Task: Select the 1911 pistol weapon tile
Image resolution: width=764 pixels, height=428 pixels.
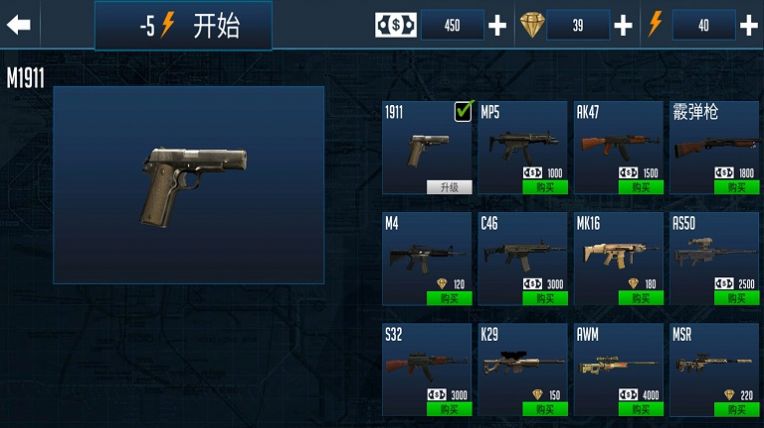Action: [427, 147]
